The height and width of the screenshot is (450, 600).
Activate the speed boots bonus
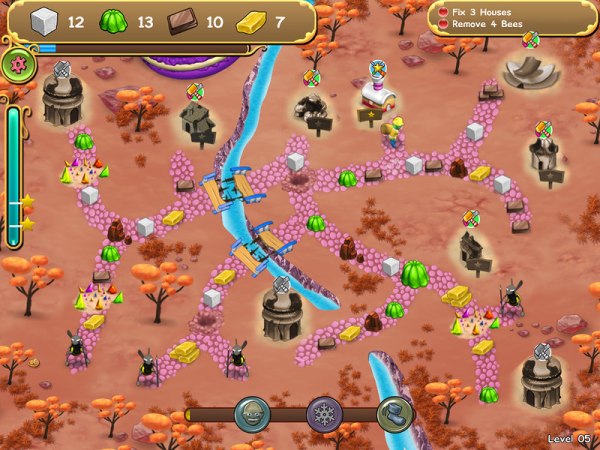coord(393,415)
